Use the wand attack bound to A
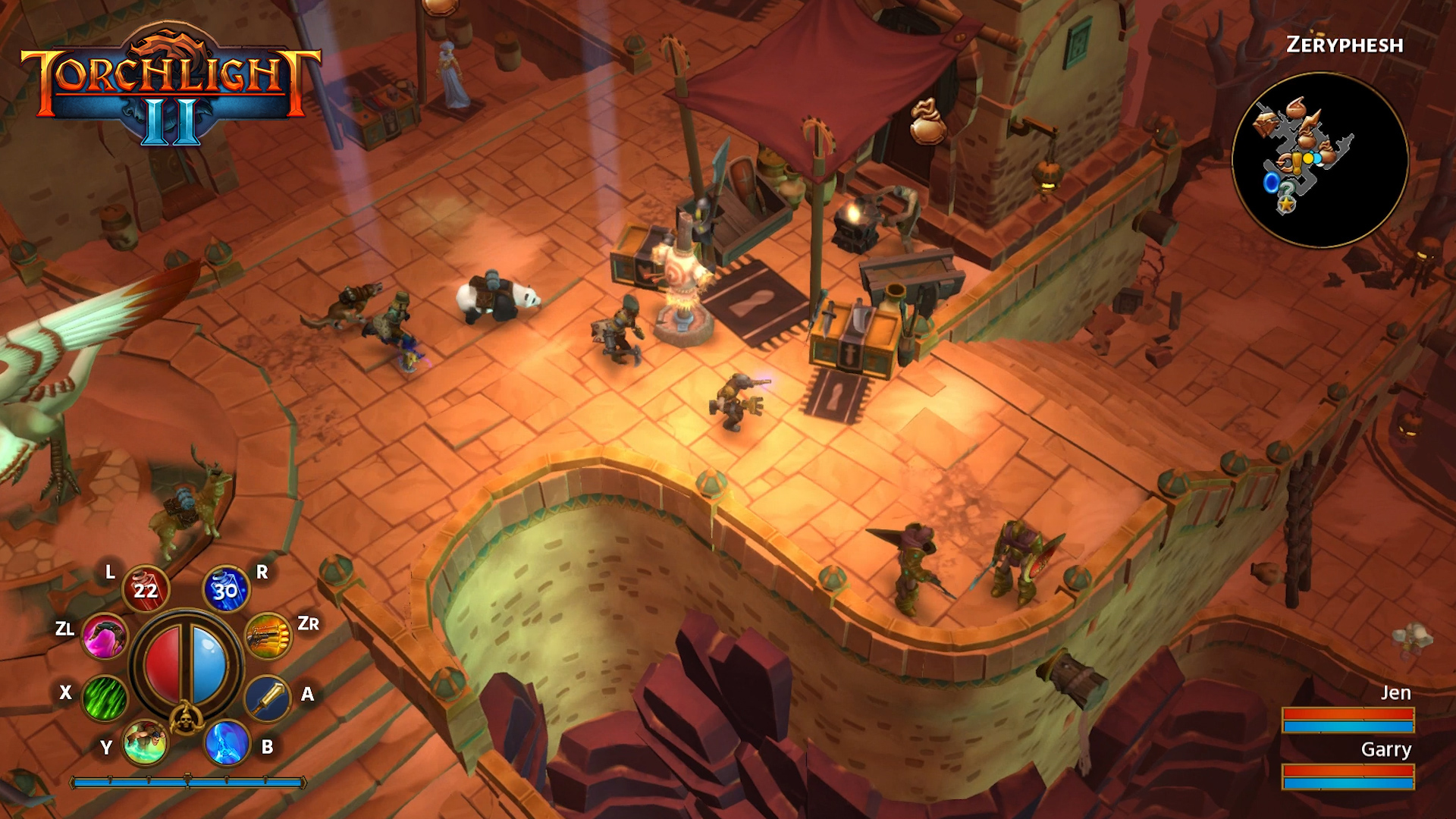Viewport: 1456px width, 819px height. click(x=268, y=698)
